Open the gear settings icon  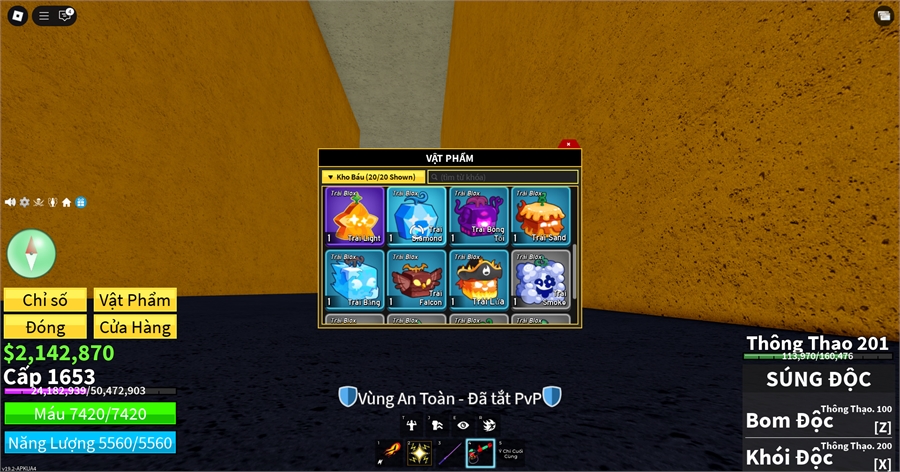[24, 202]
